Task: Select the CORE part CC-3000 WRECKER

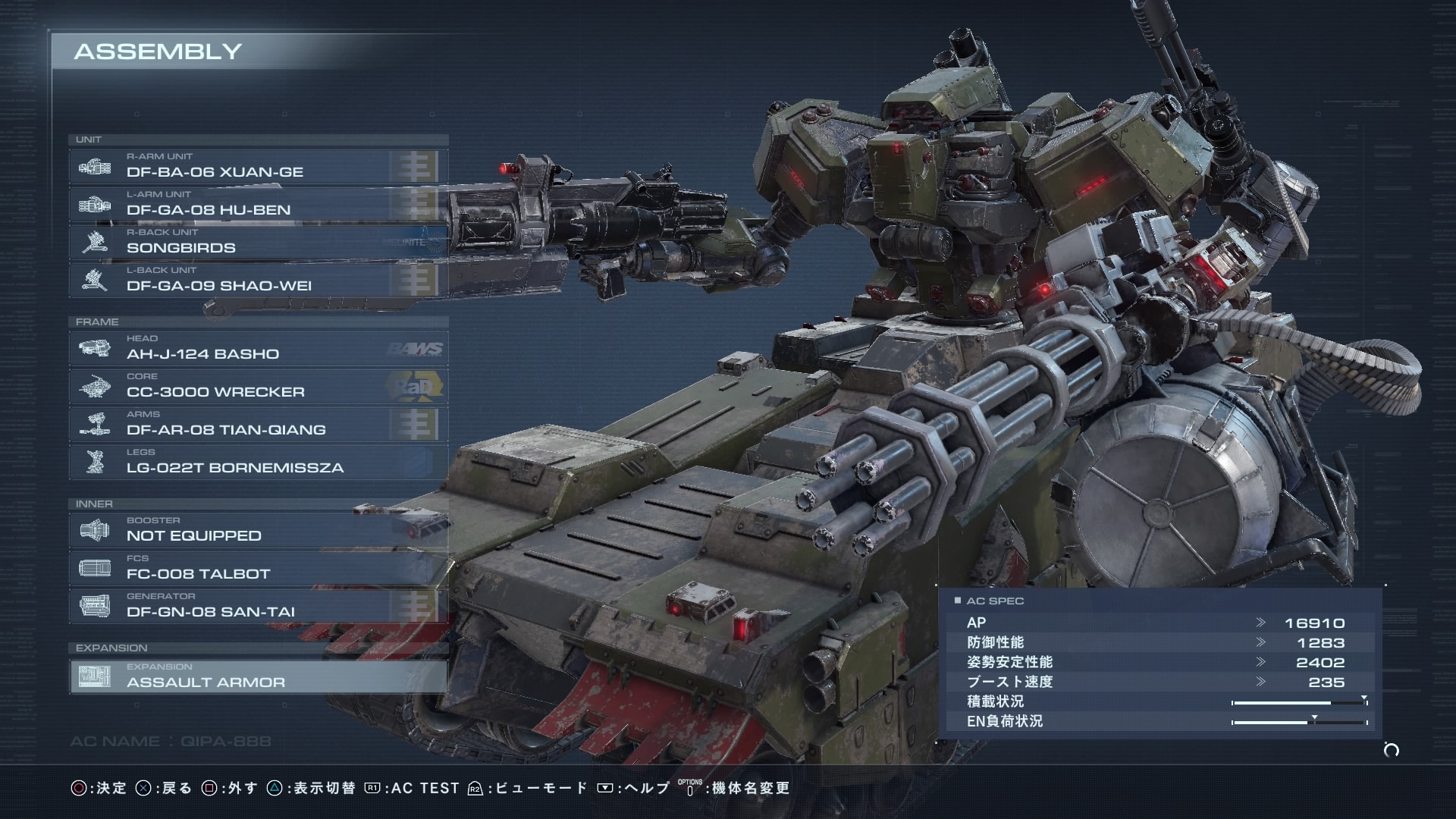Action: [258, 386]
